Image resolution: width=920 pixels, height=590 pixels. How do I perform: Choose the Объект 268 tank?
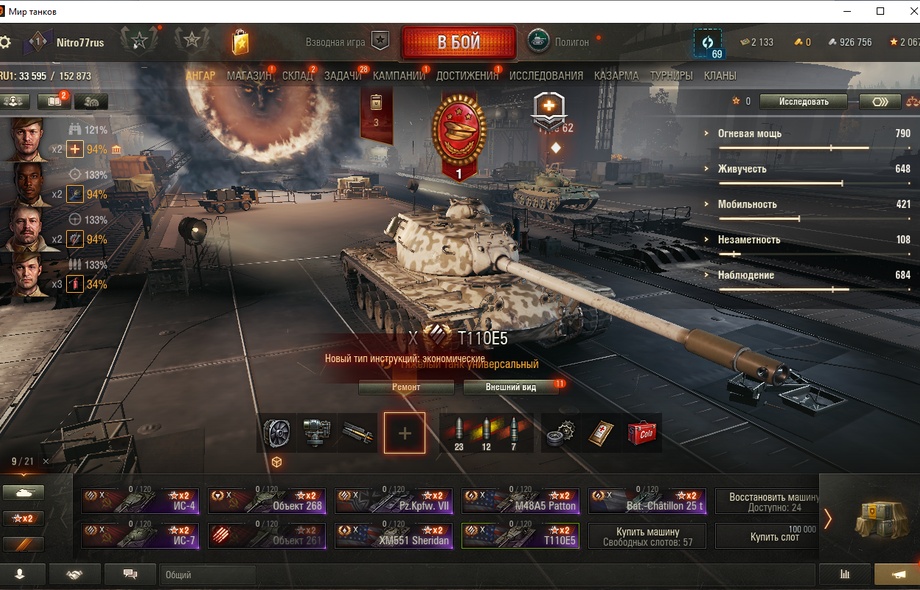pyautogui.click(x=267, y=501)
